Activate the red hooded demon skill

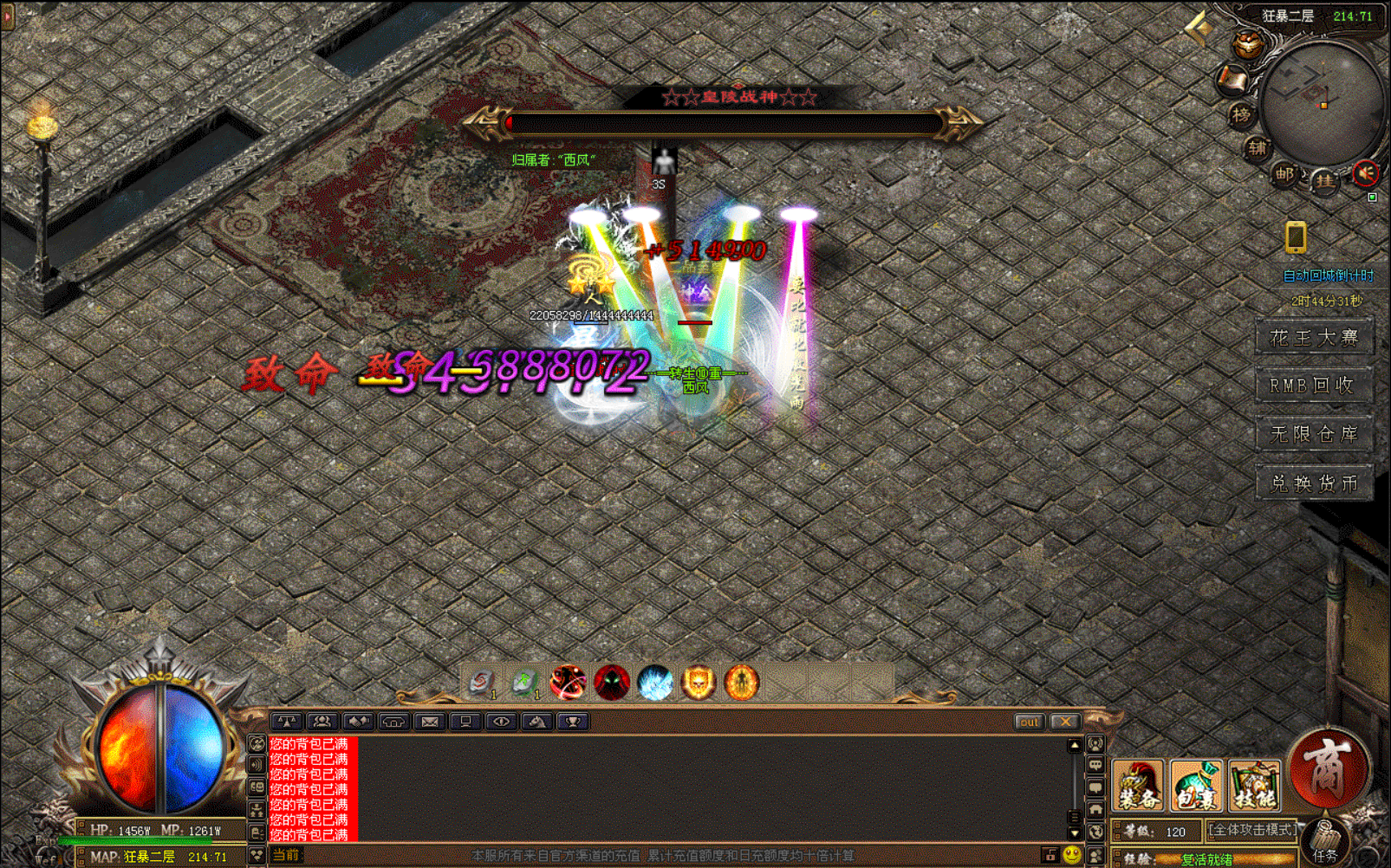click(x=611, y=683)
